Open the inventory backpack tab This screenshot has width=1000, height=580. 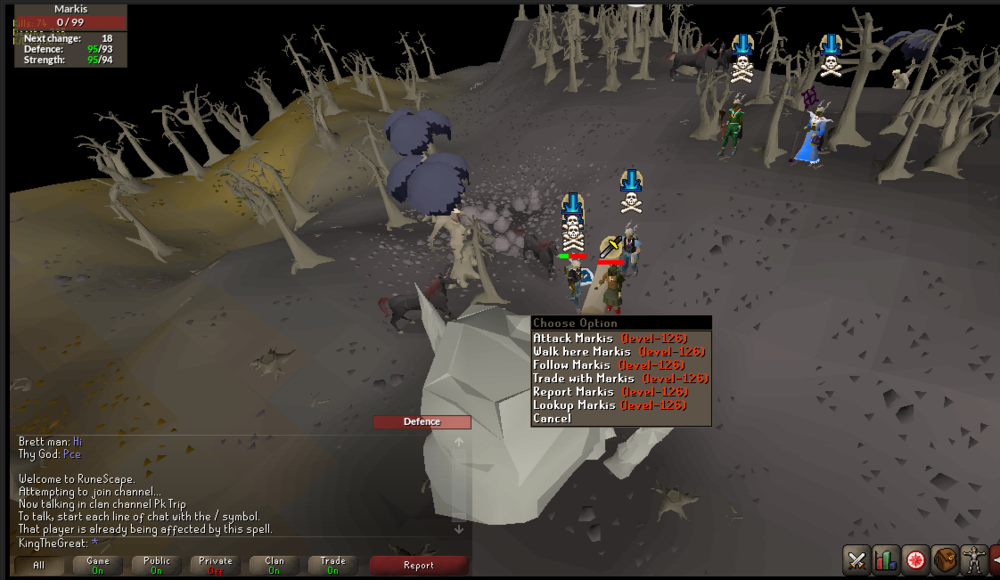(945, 560)
